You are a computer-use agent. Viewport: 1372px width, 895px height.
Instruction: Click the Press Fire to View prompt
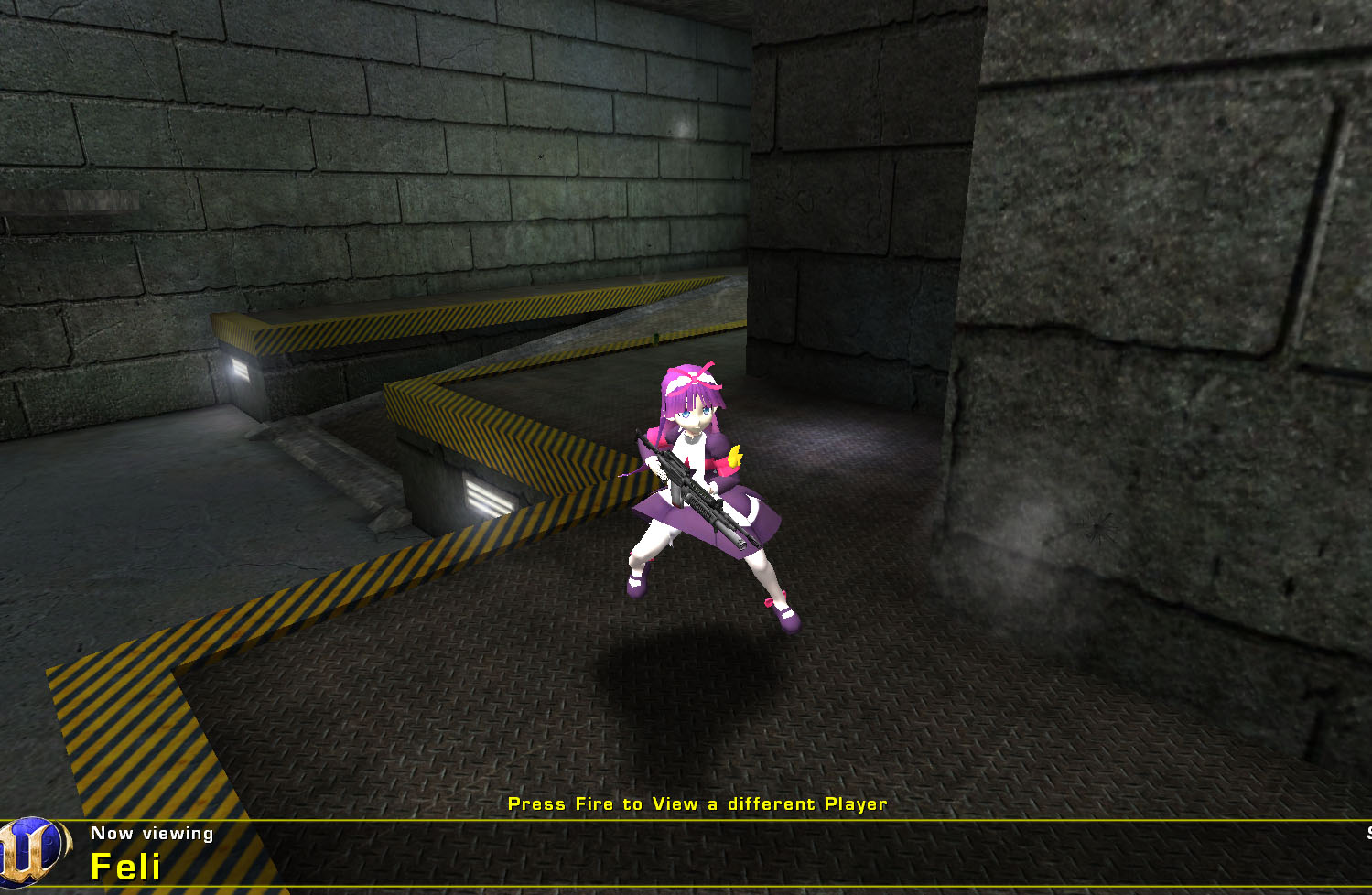[699, 803]
